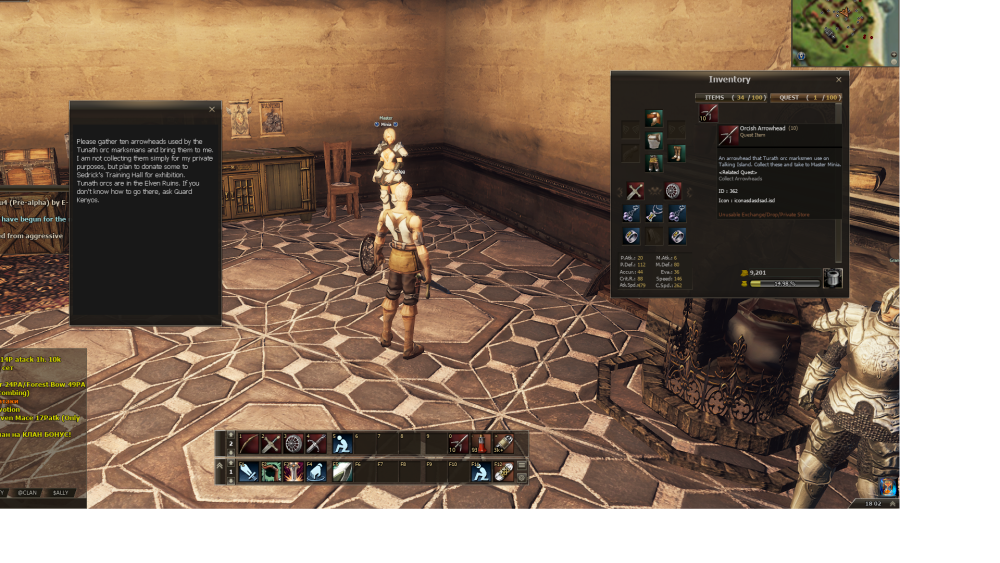The height and width of the screenshot is (563, 1000).
Task: Select the equipped chest armor slot
Action: [x=654, y=140]
